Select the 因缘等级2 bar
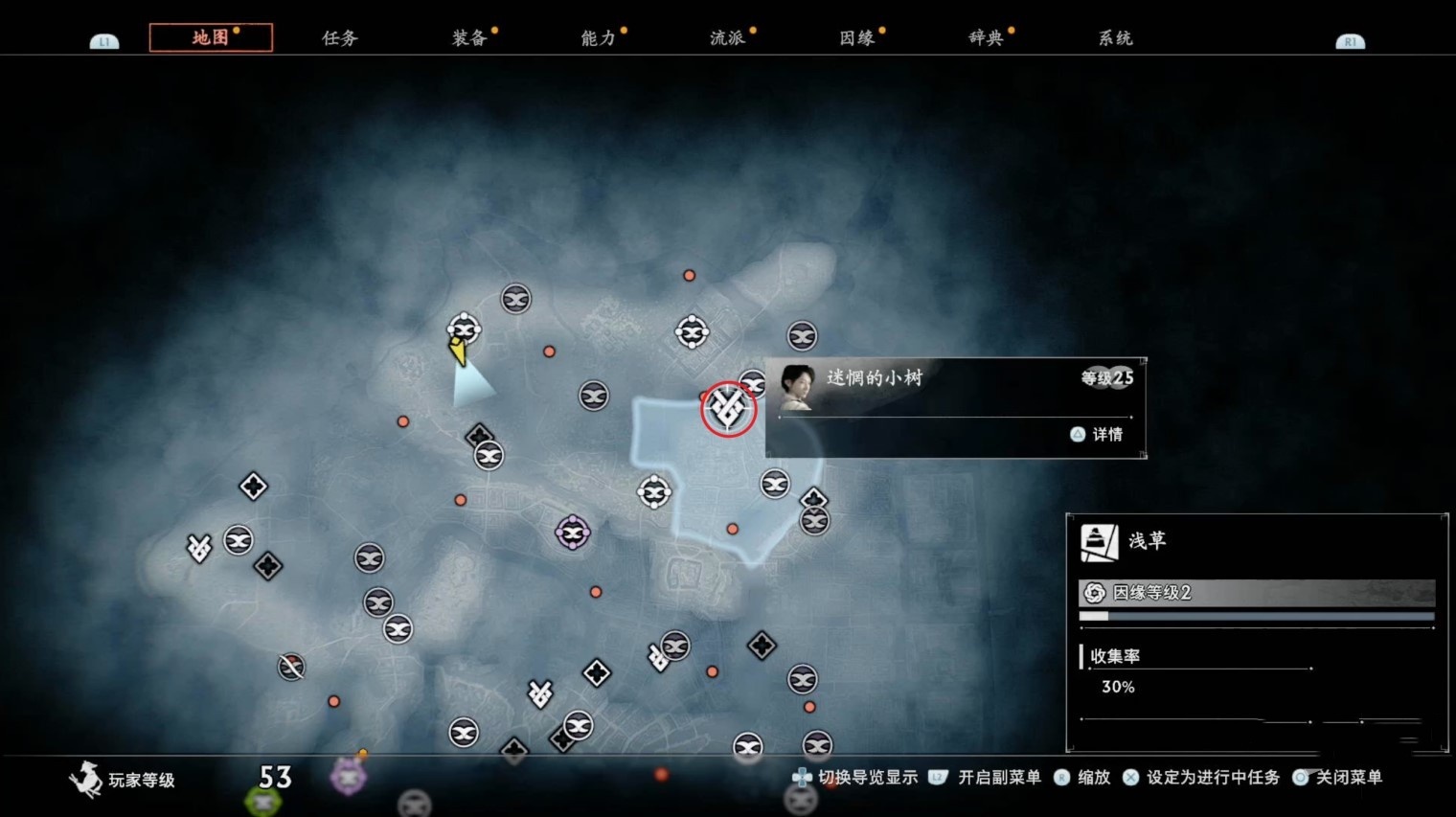1456x817 pixels. pyautogui.click(x=1256, y=593)
